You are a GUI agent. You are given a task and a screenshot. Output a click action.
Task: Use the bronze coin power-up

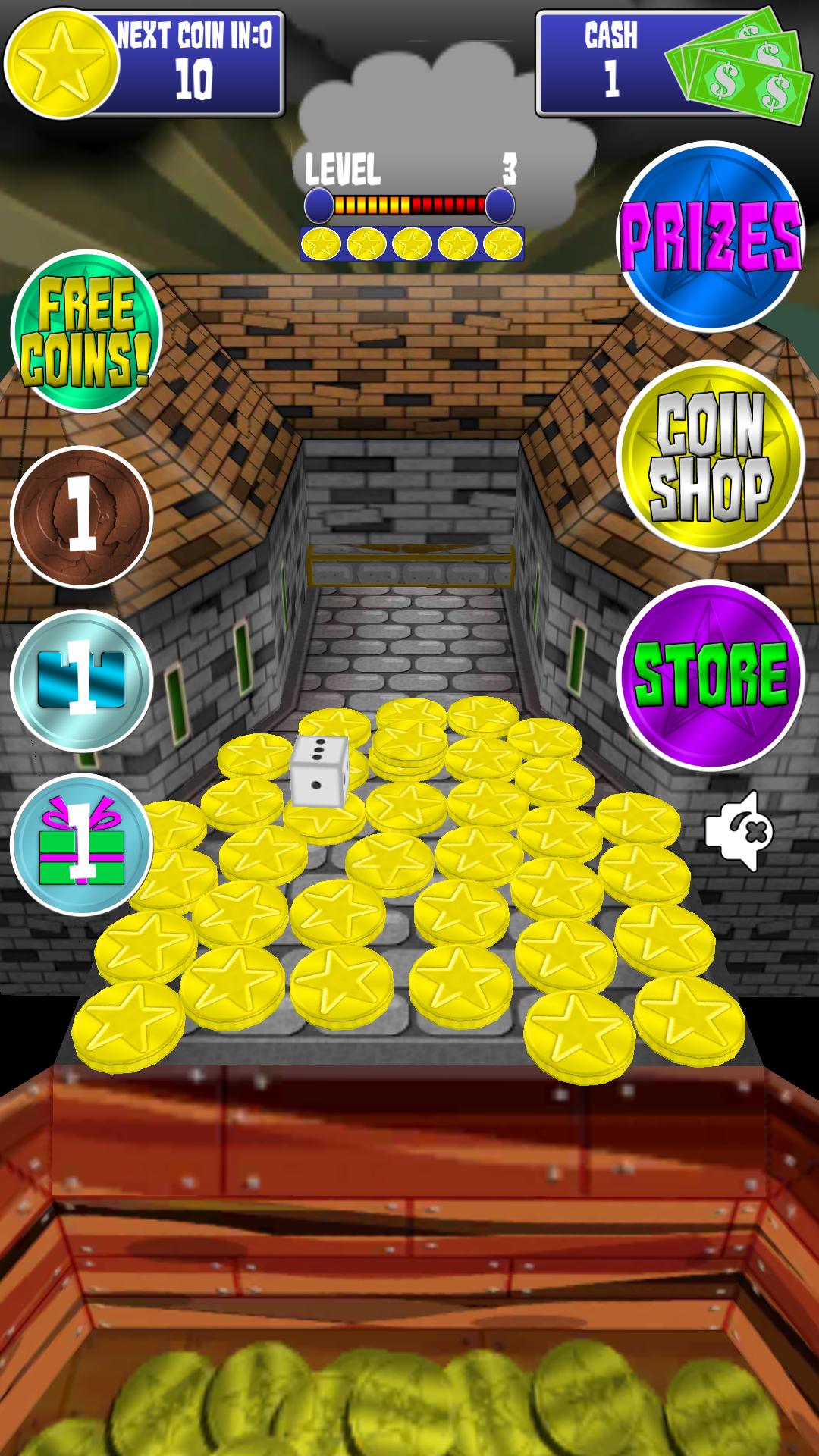[x=82, y=517]
